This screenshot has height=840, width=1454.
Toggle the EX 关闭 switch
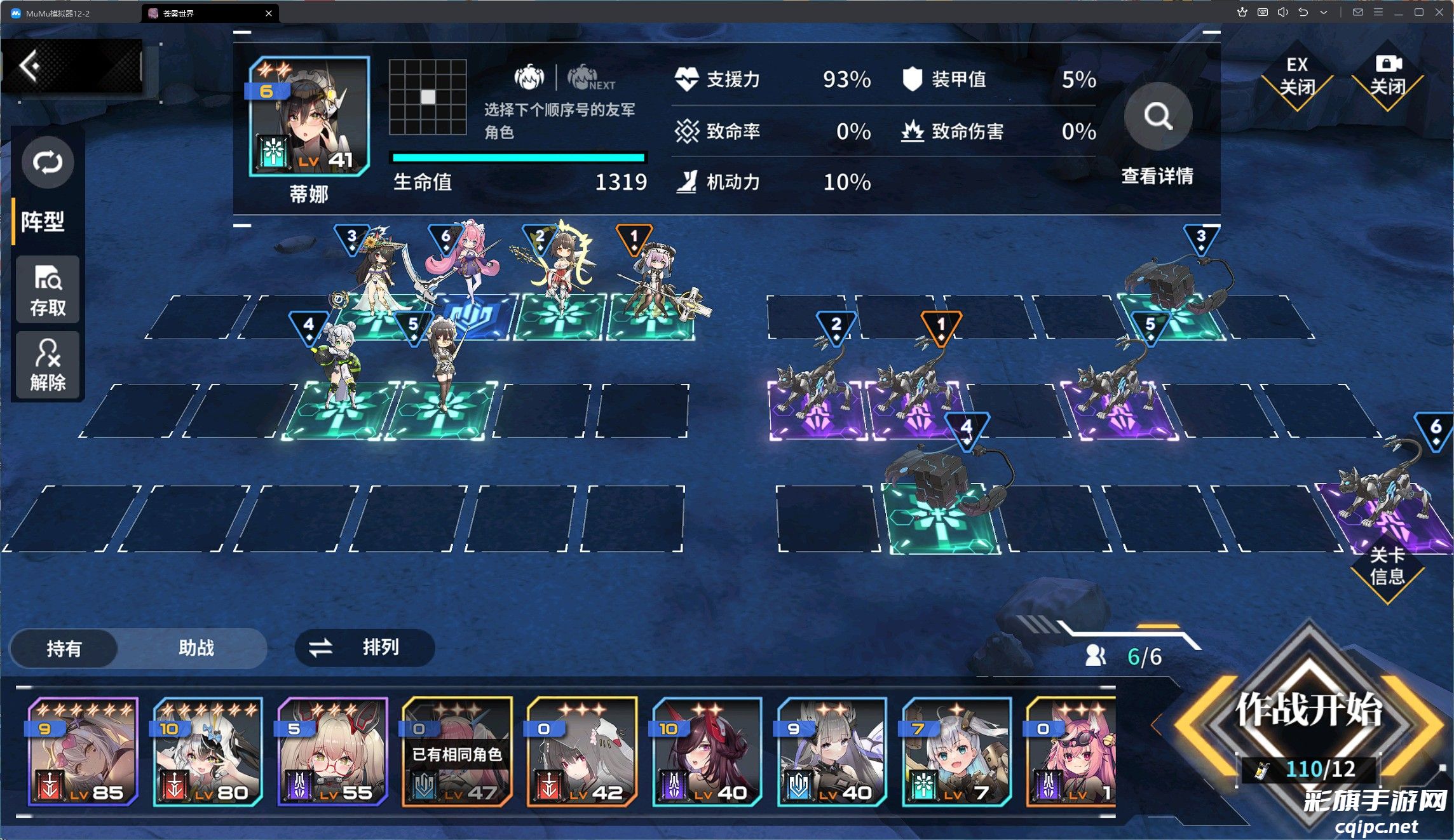[1296, 77]
